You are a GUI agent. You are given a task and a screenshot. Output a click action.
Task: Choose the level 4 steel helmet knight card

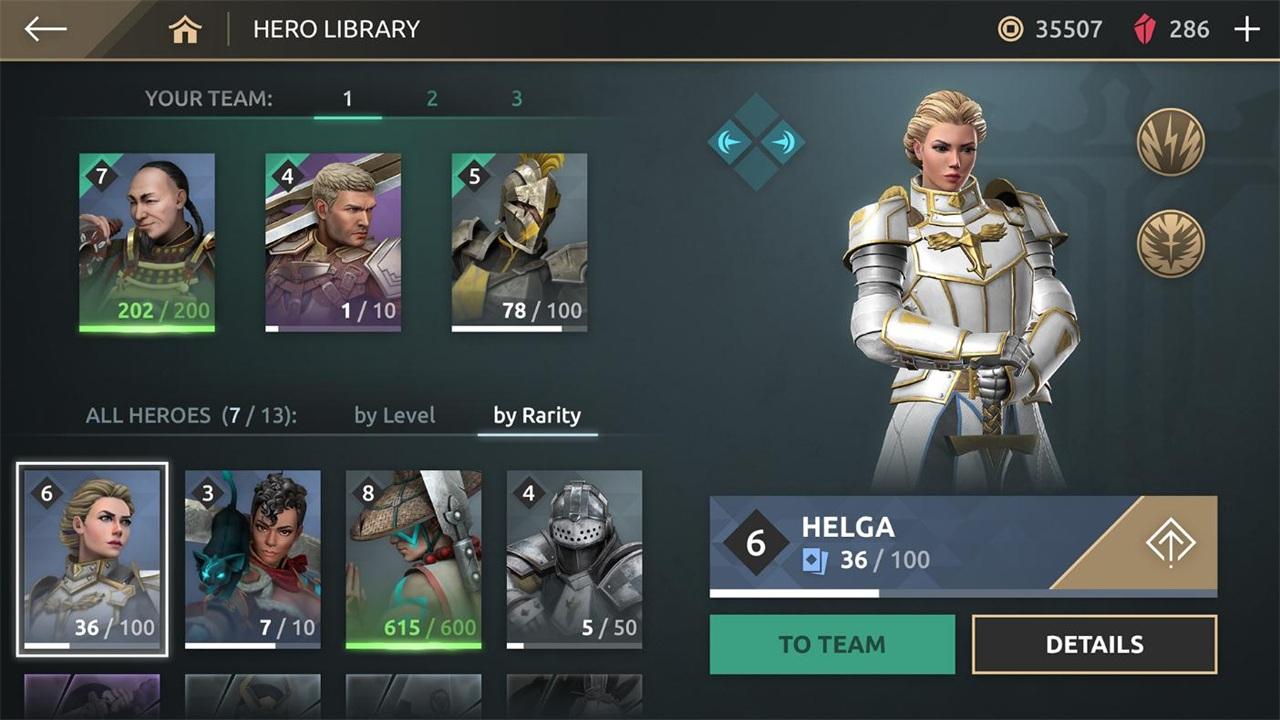(x=574, y=559)
